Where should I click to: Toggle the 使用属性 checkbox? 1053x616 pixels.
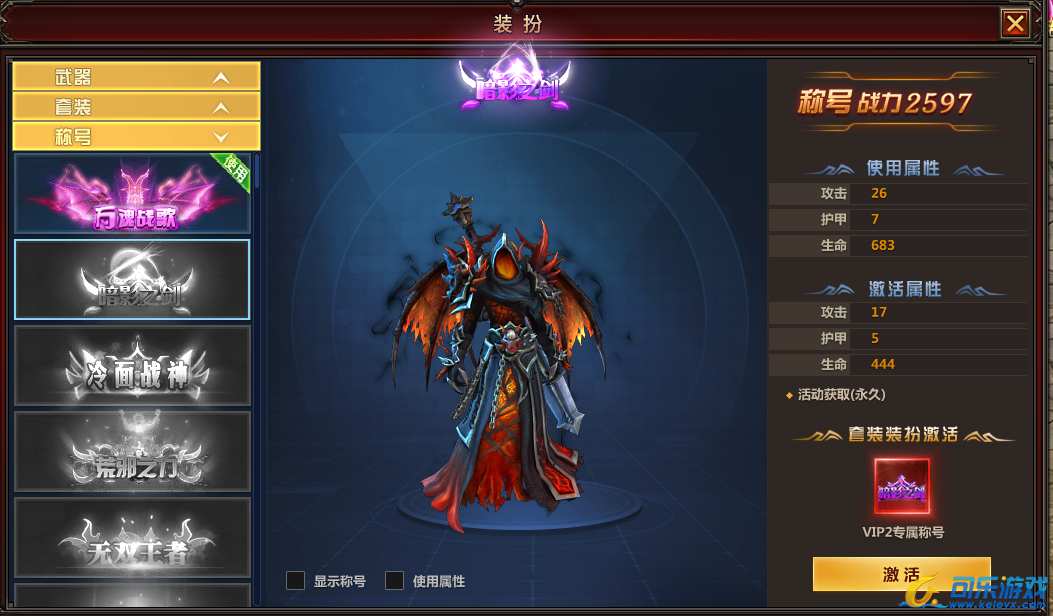pos(395,581)
